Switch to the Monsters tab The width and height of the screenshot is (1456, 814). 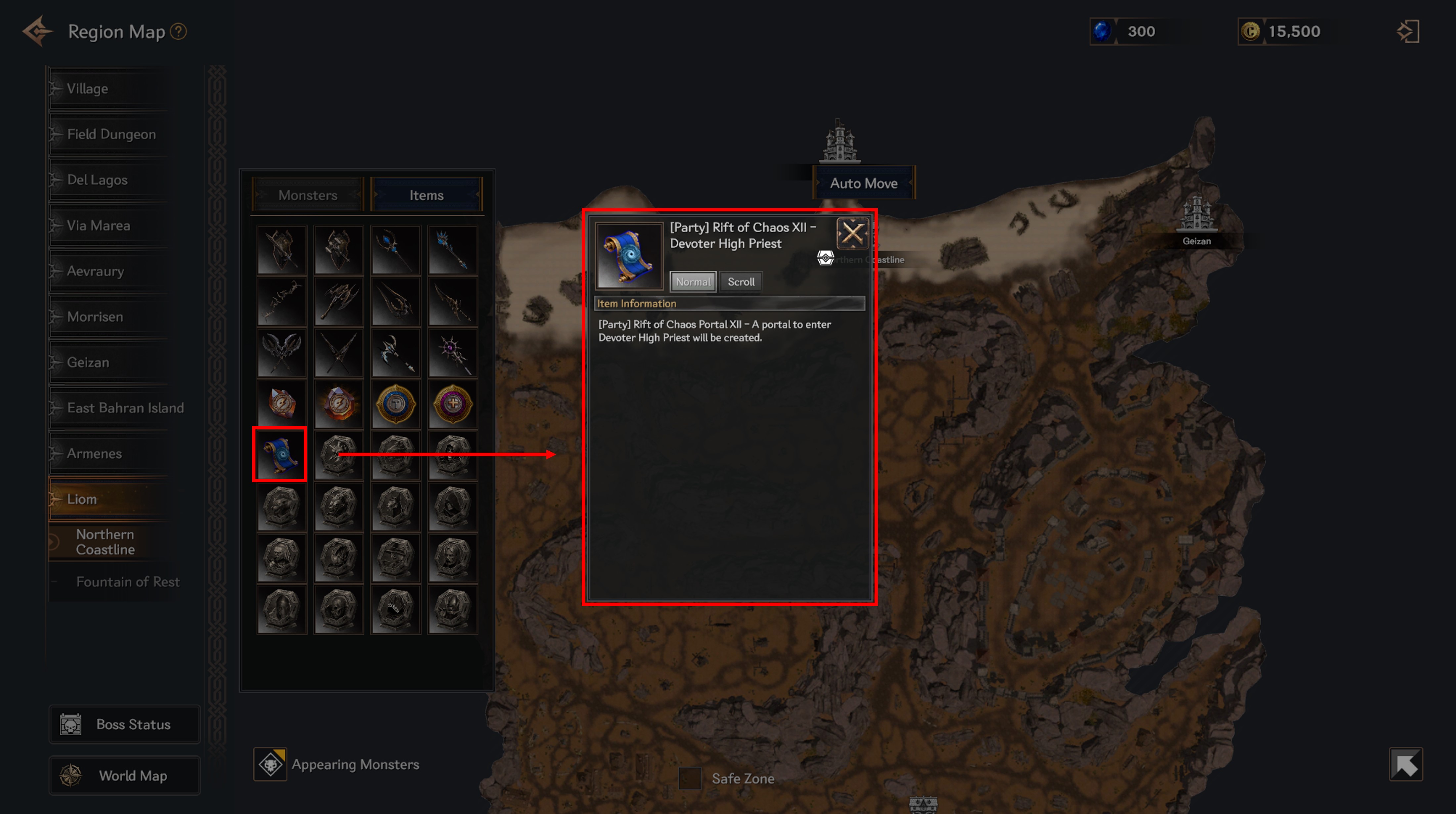[x=307, y=195]
